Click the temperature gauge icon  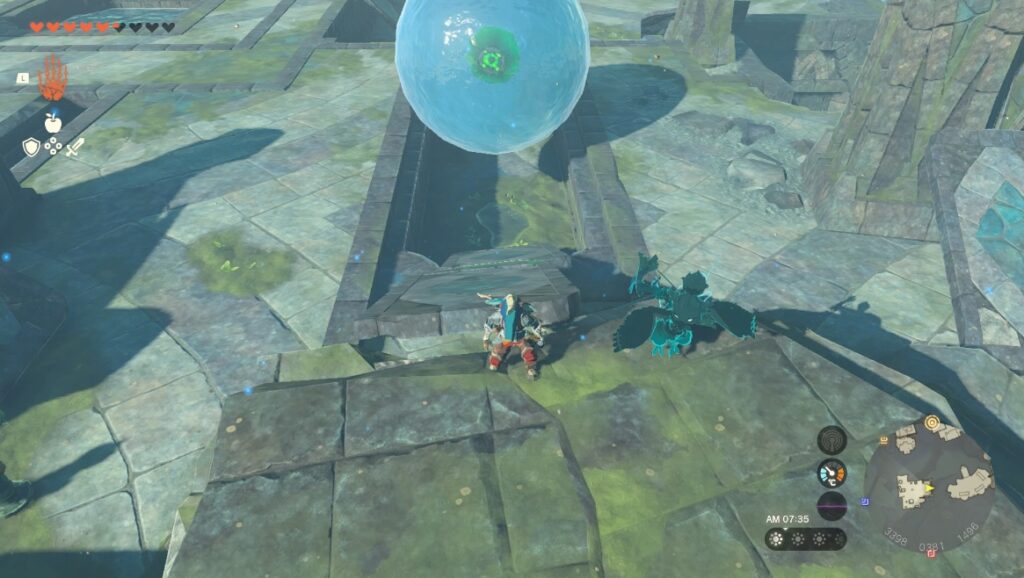pyautogui.click(x=831, y=472)
